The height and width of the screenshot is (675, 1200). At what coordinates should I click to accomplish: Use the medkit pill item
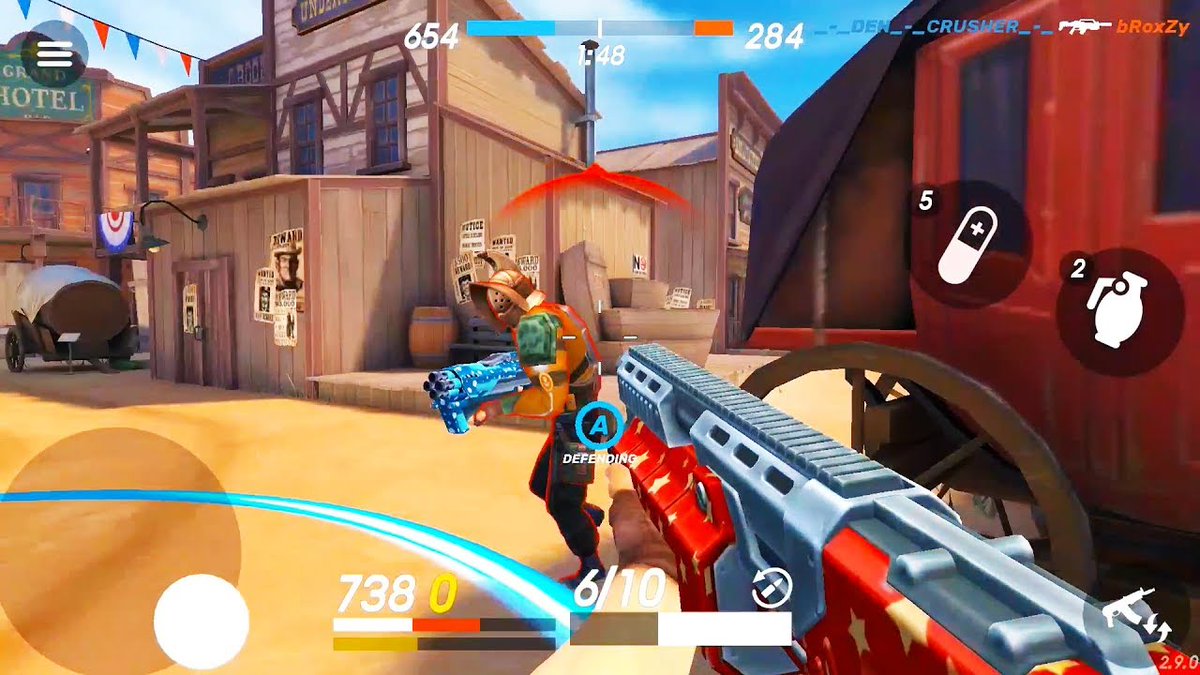[970, 245]
